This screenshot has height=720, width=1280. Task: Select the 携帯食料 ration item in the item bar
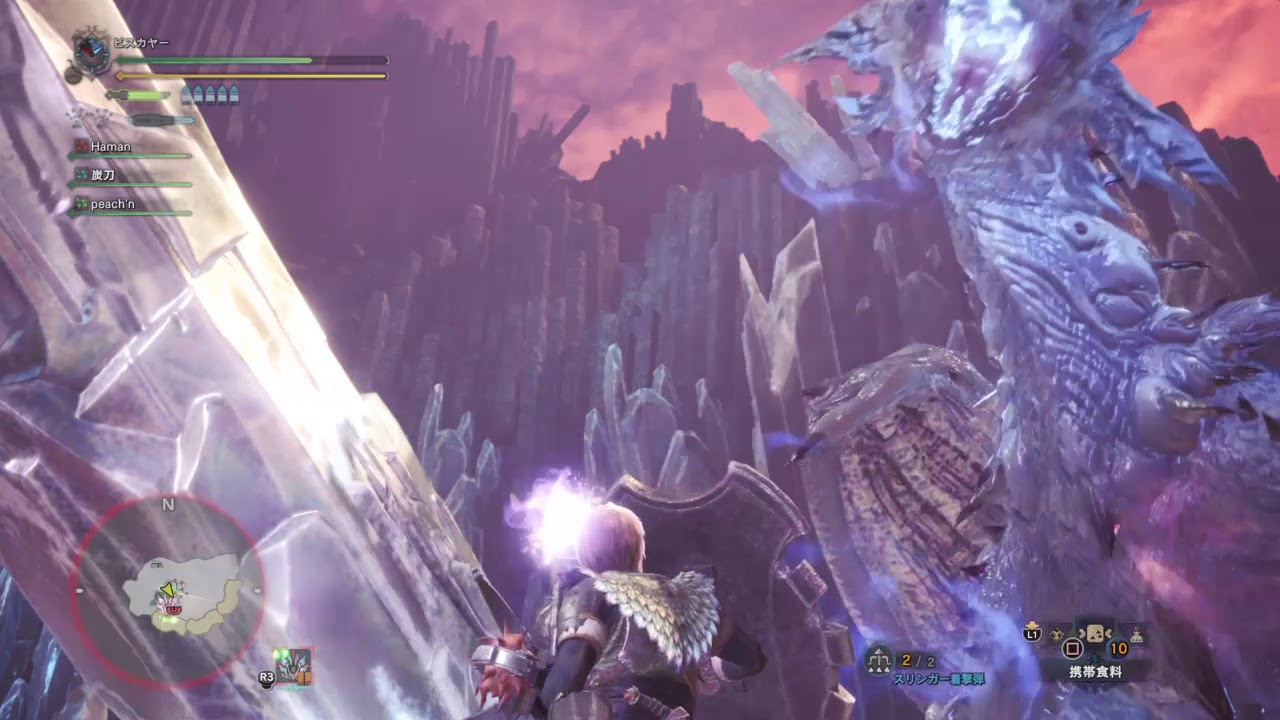[1095, 635]
